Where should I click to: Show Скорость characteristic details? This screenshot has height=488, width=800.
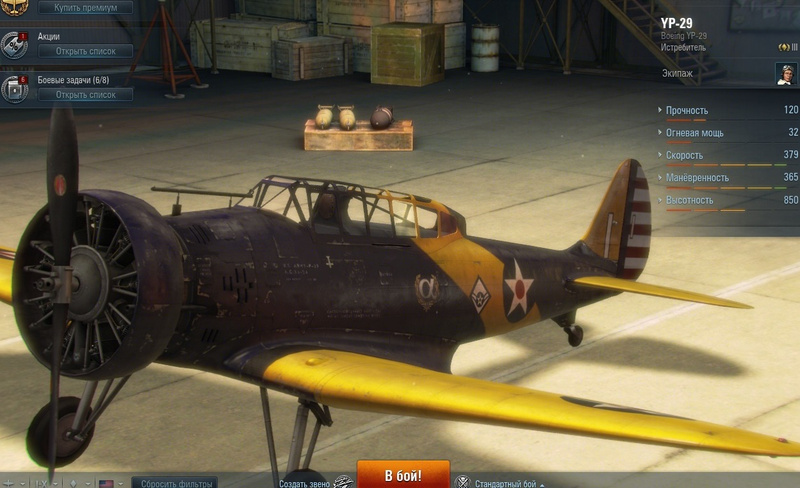click(684, 155)
